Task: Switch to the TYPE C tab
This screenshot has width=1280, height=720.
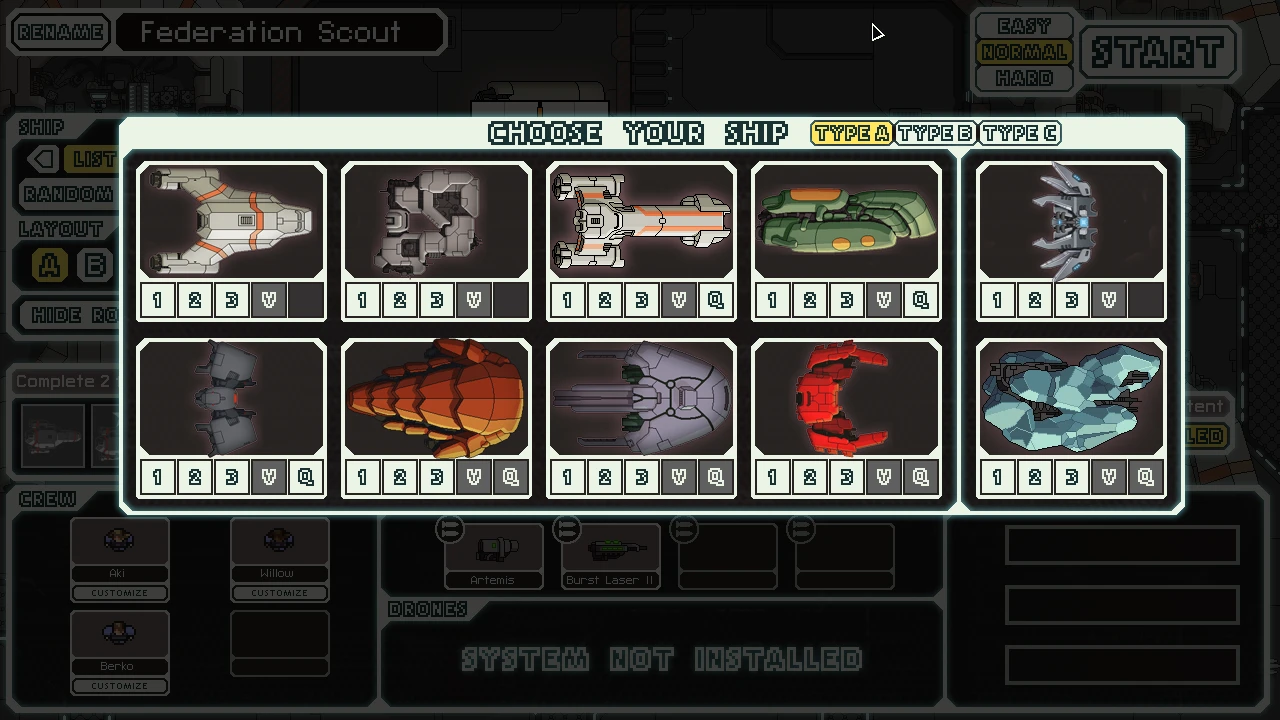Action: pyautogui.click(x=1019, y=132)
